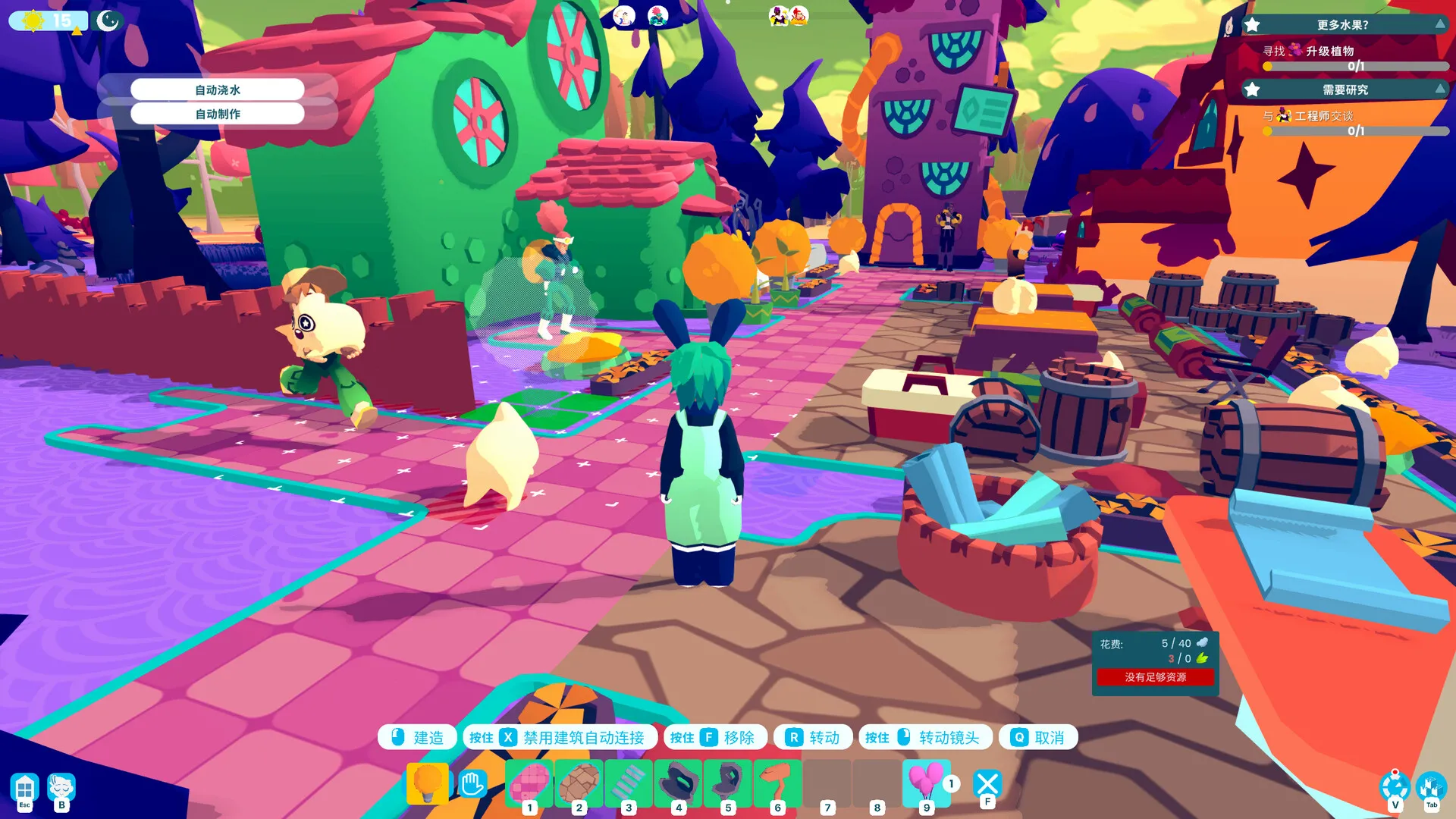The image size is (1456, 819).
Task: Select the dark stone arch slot four
Action: point(678,783)
